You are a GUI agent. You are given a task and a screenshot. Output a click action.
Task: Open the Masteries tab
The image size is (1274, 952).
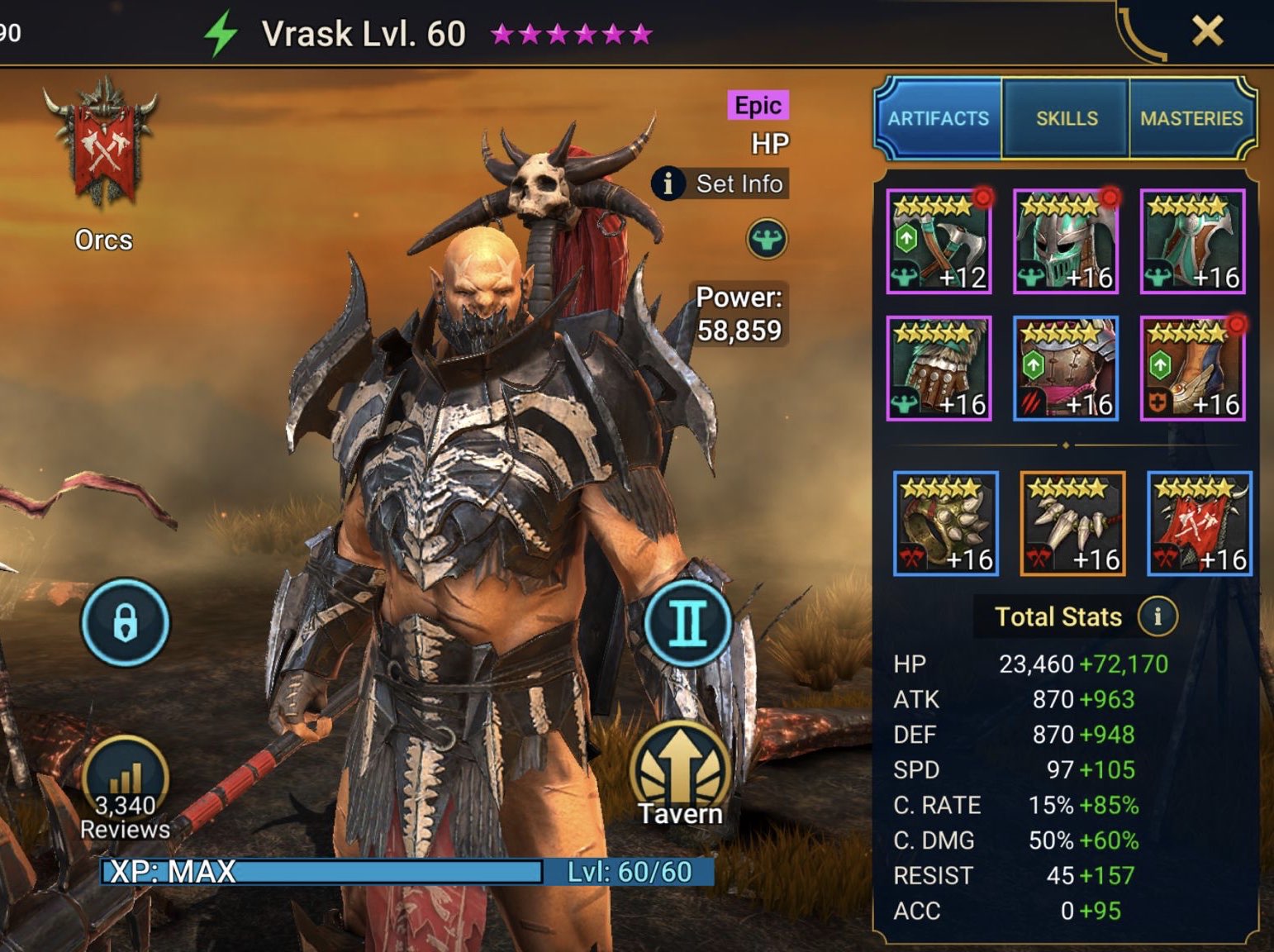click(x=1193, y=118)
